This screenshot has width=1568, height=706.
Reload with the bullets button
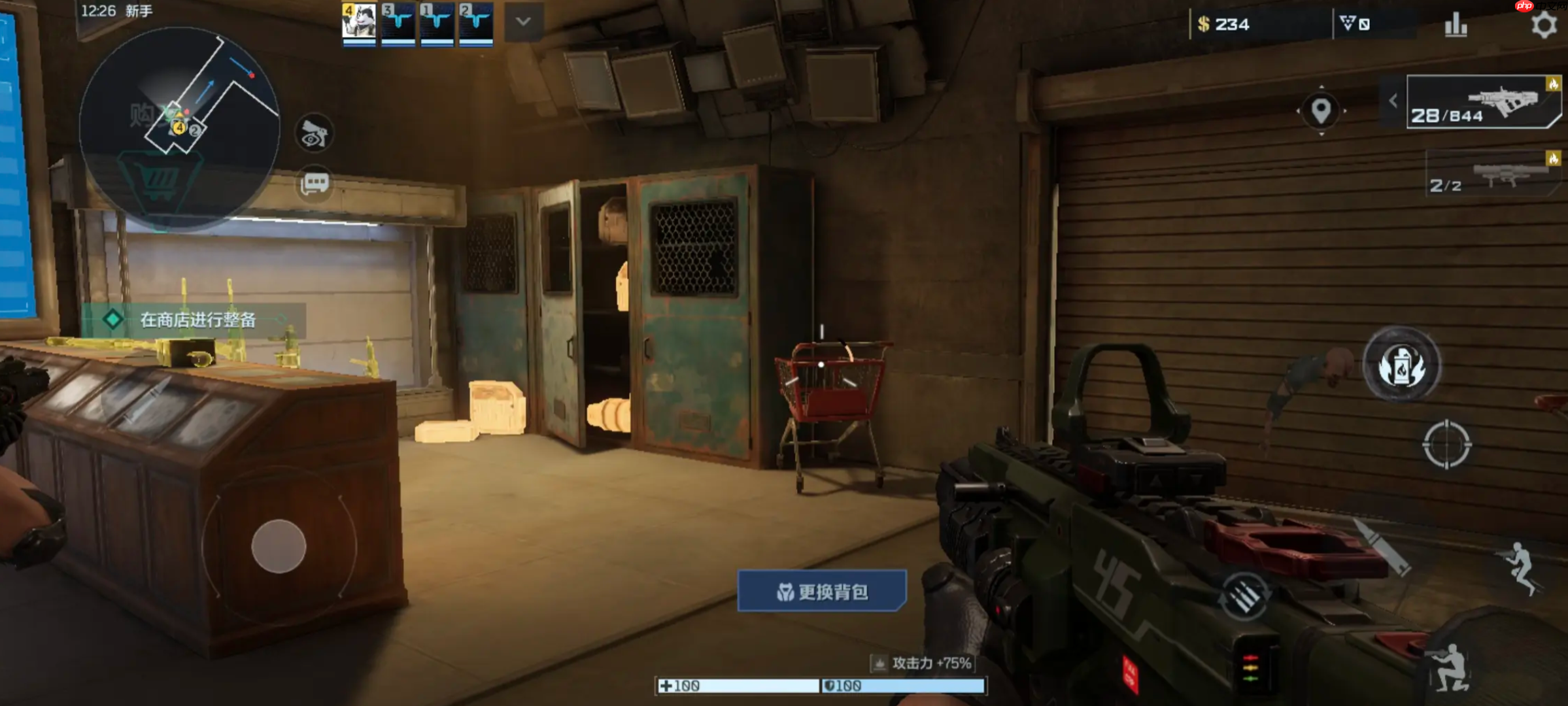tap(1244, 596)
